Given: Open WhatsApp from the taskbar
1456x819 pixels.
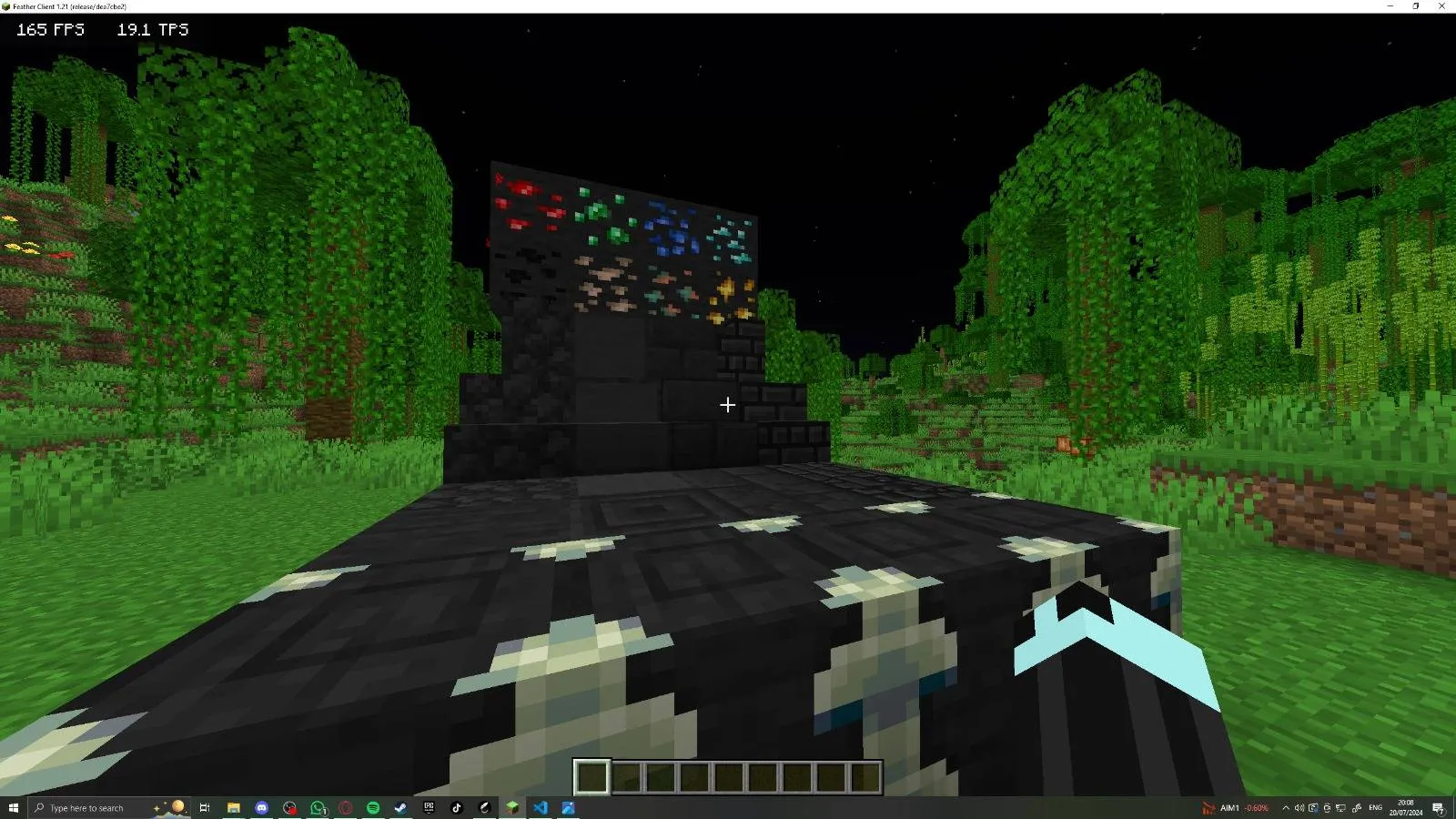Looking at the screenshot, I should [318, 807].
